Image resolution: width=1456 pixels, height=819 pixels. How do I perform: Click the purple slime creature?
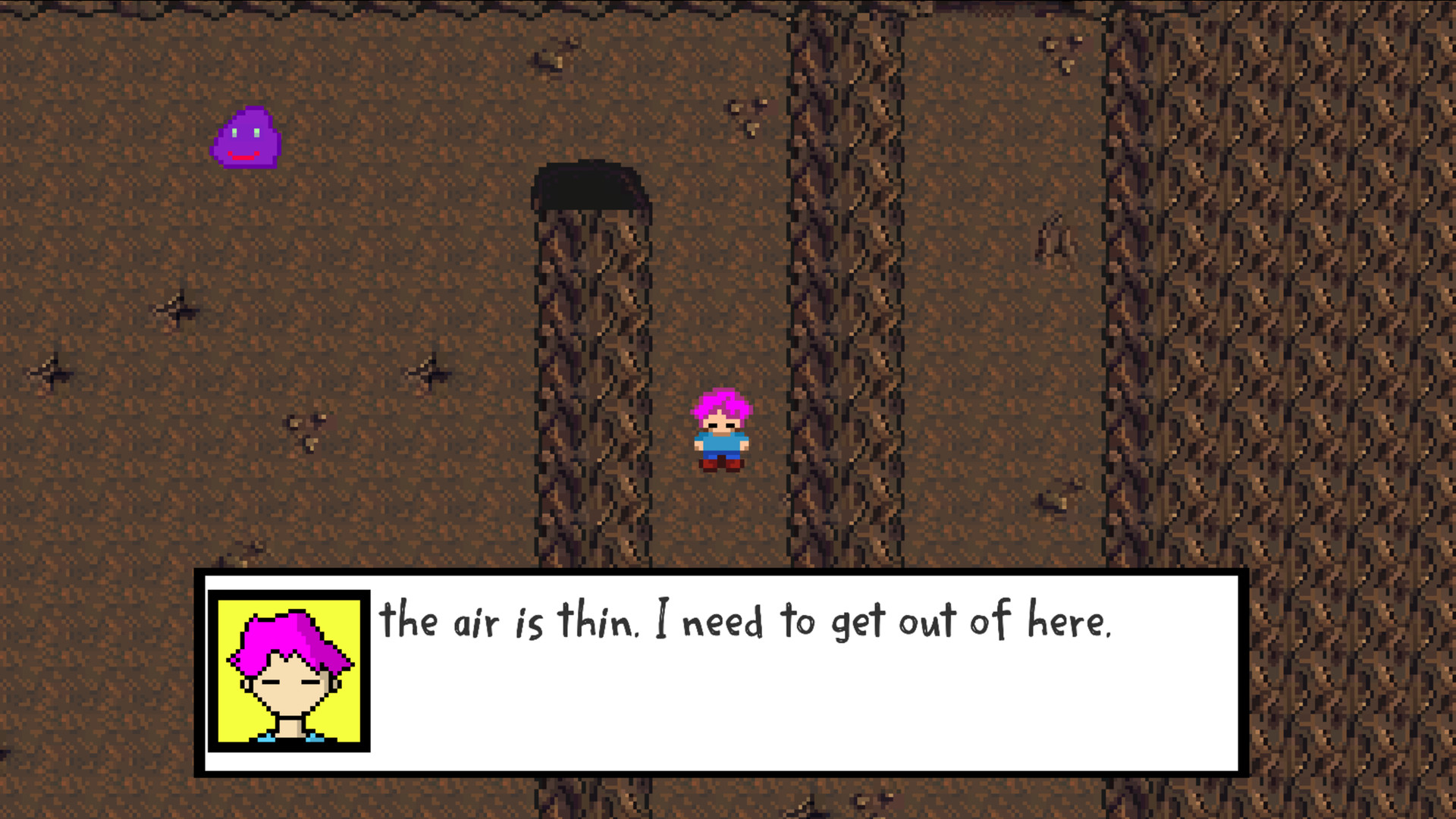tap(246, 139)
